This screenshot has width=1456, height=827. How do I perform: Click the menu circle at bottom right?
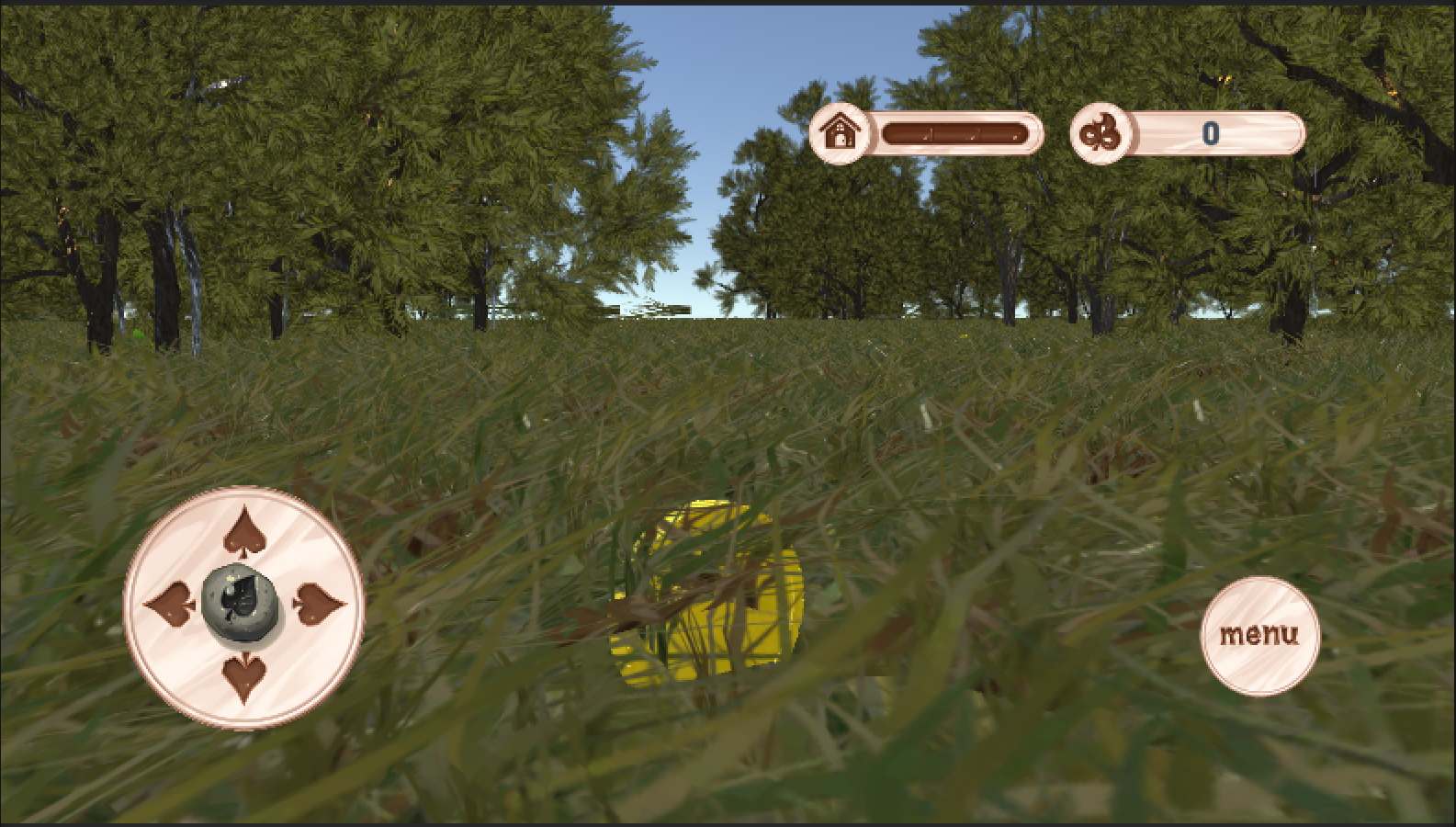point(1260,634)
